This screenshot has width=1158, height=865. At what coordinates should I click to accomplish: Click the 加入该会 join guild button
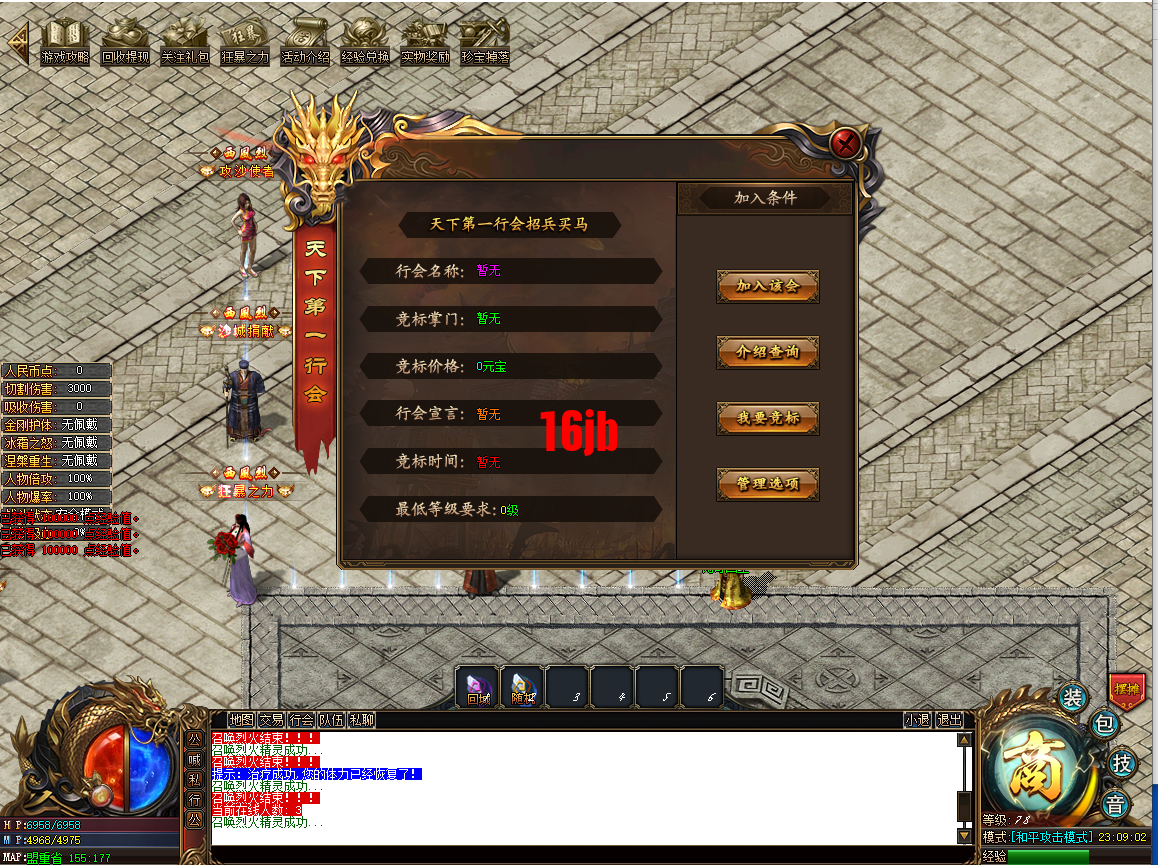(768, 286)
